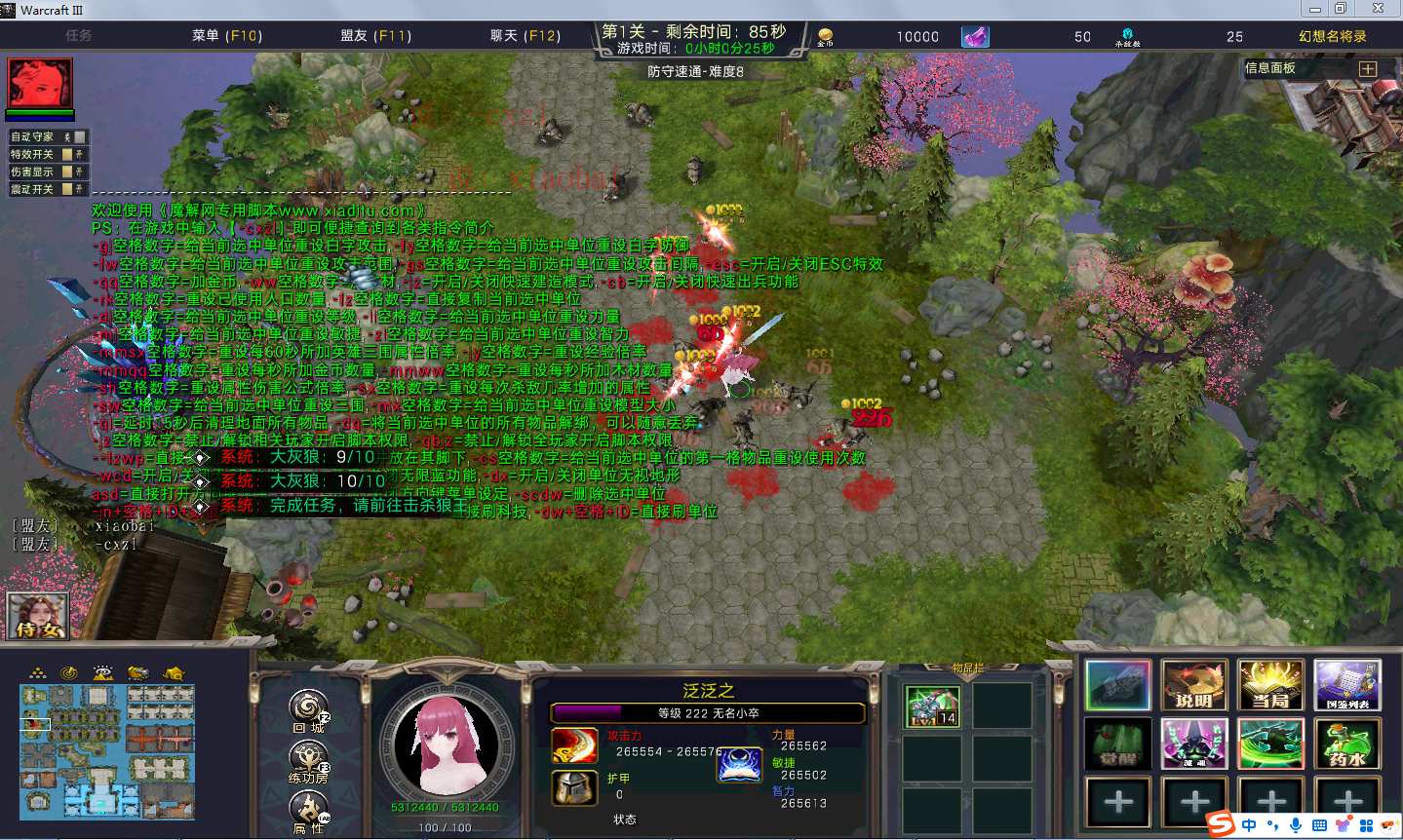Close the Warcraft III window

click(x=1378, y=9)
